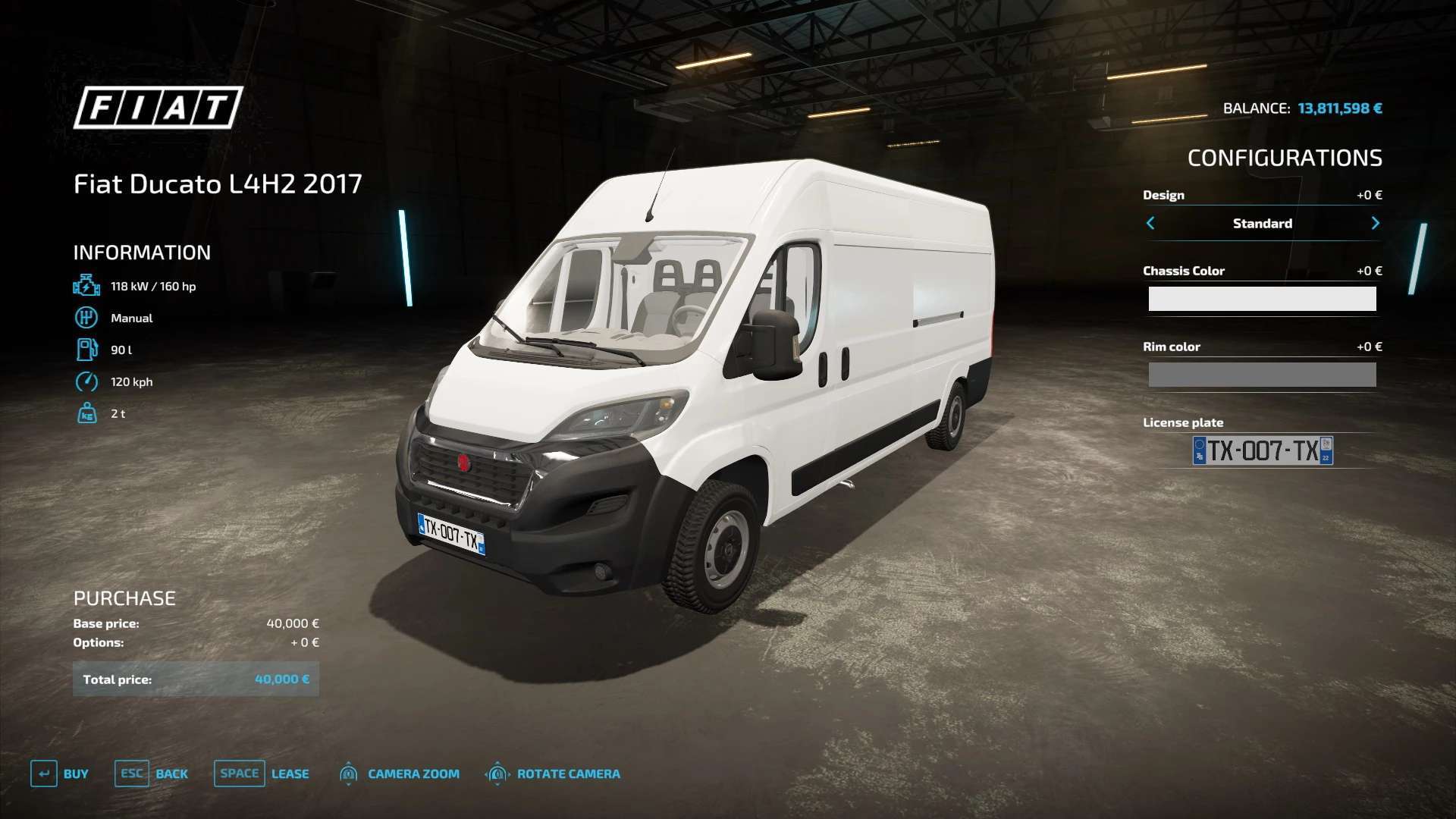Select previous Design option with left arrow
Image resolution: width=1456 pixels, height=819 pixels.
coord(1150,223)
